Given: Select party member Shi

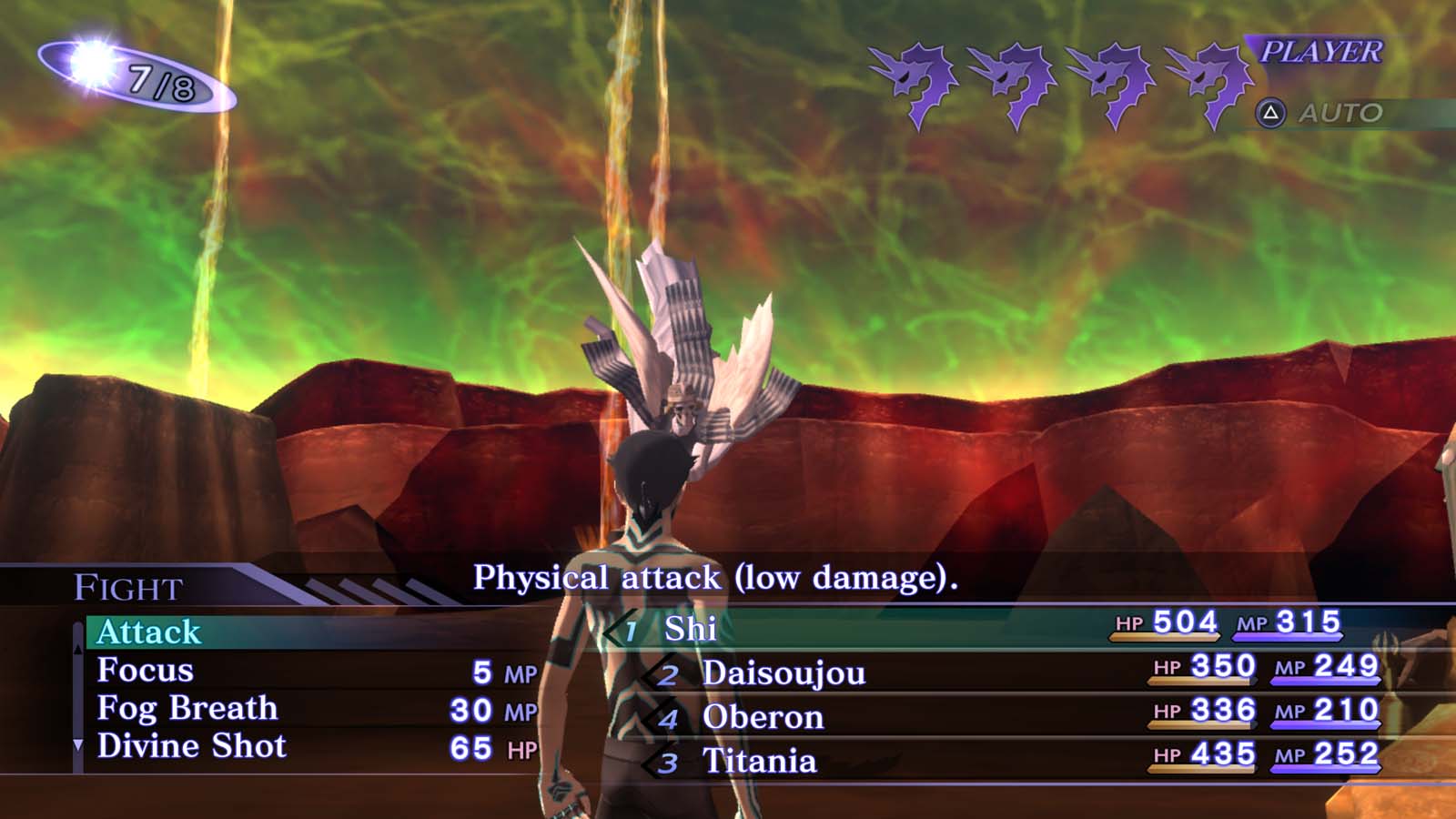Looking at the screenshot, I should point(690,629).
